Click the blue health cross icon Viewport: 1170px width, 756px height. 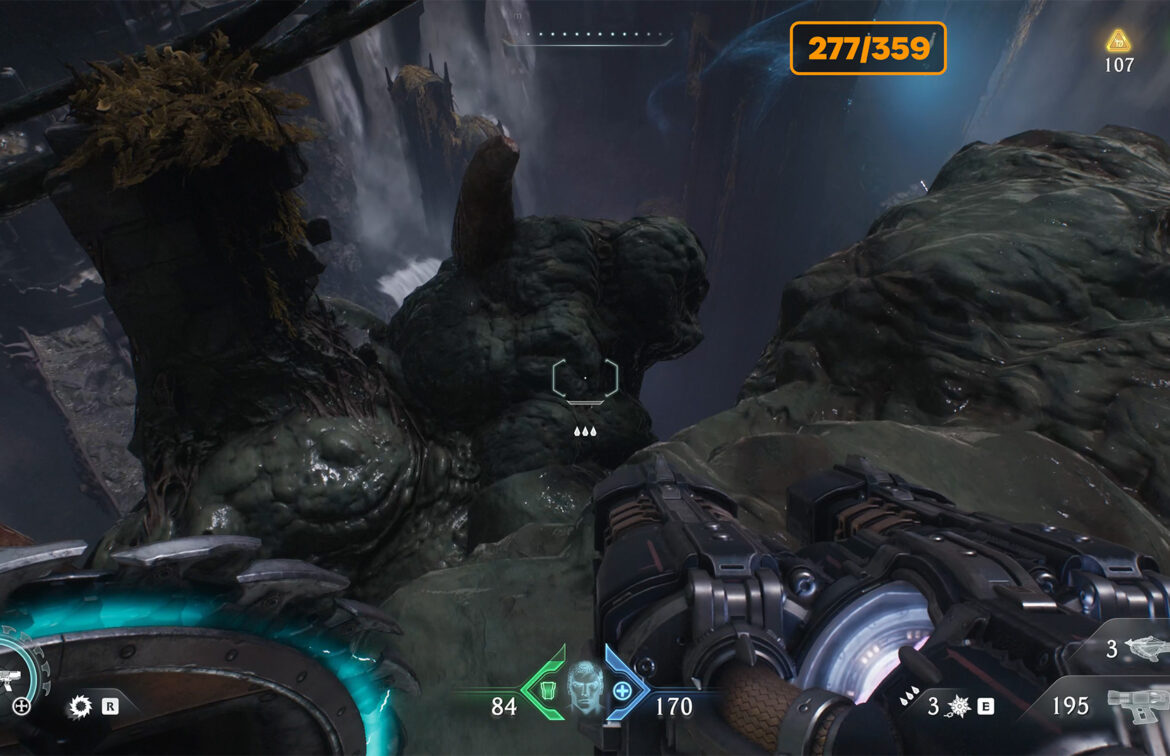click(x=622, y=690)
